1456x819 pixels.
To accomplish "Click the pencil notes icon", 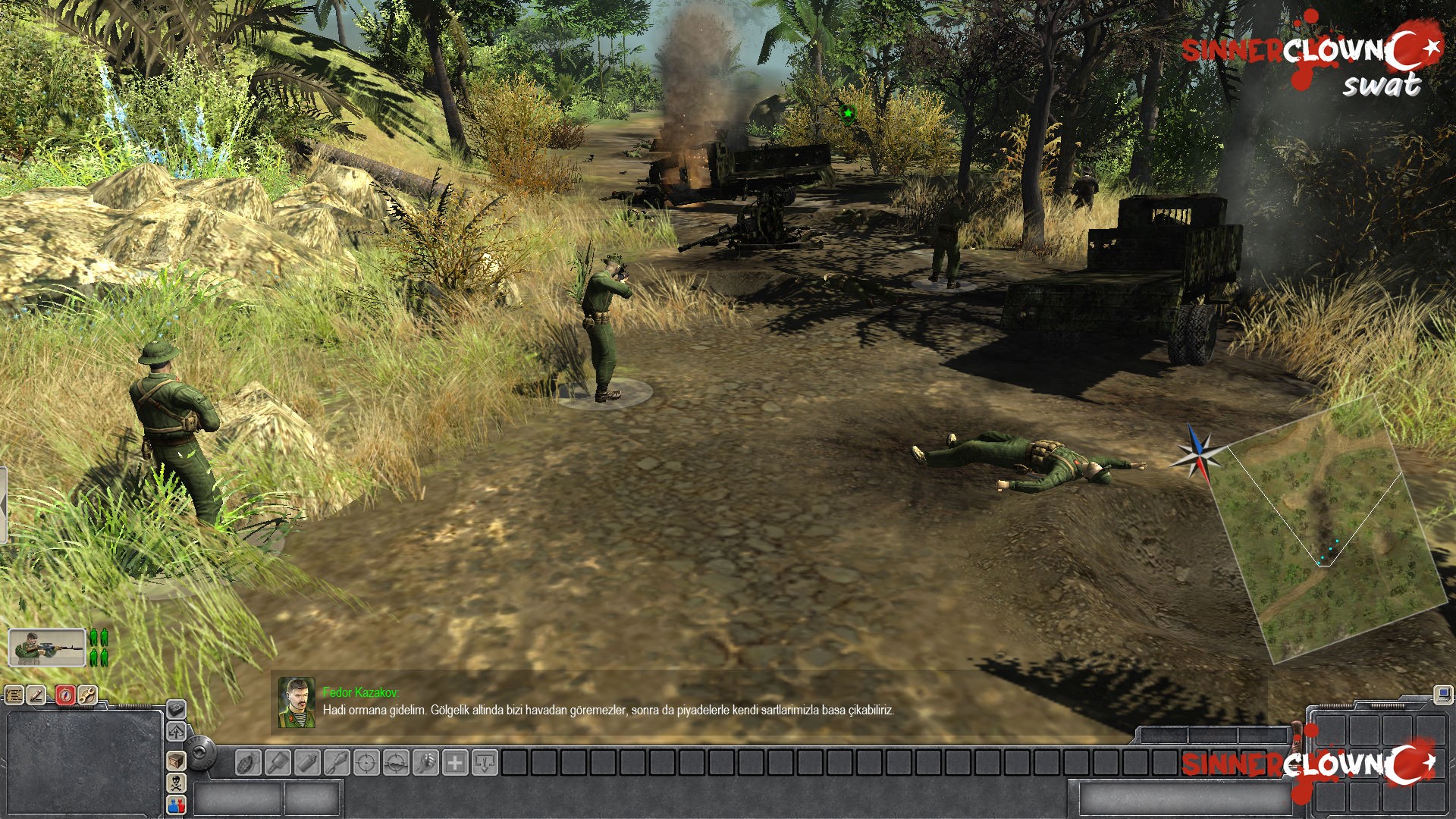I will (36, 695).
